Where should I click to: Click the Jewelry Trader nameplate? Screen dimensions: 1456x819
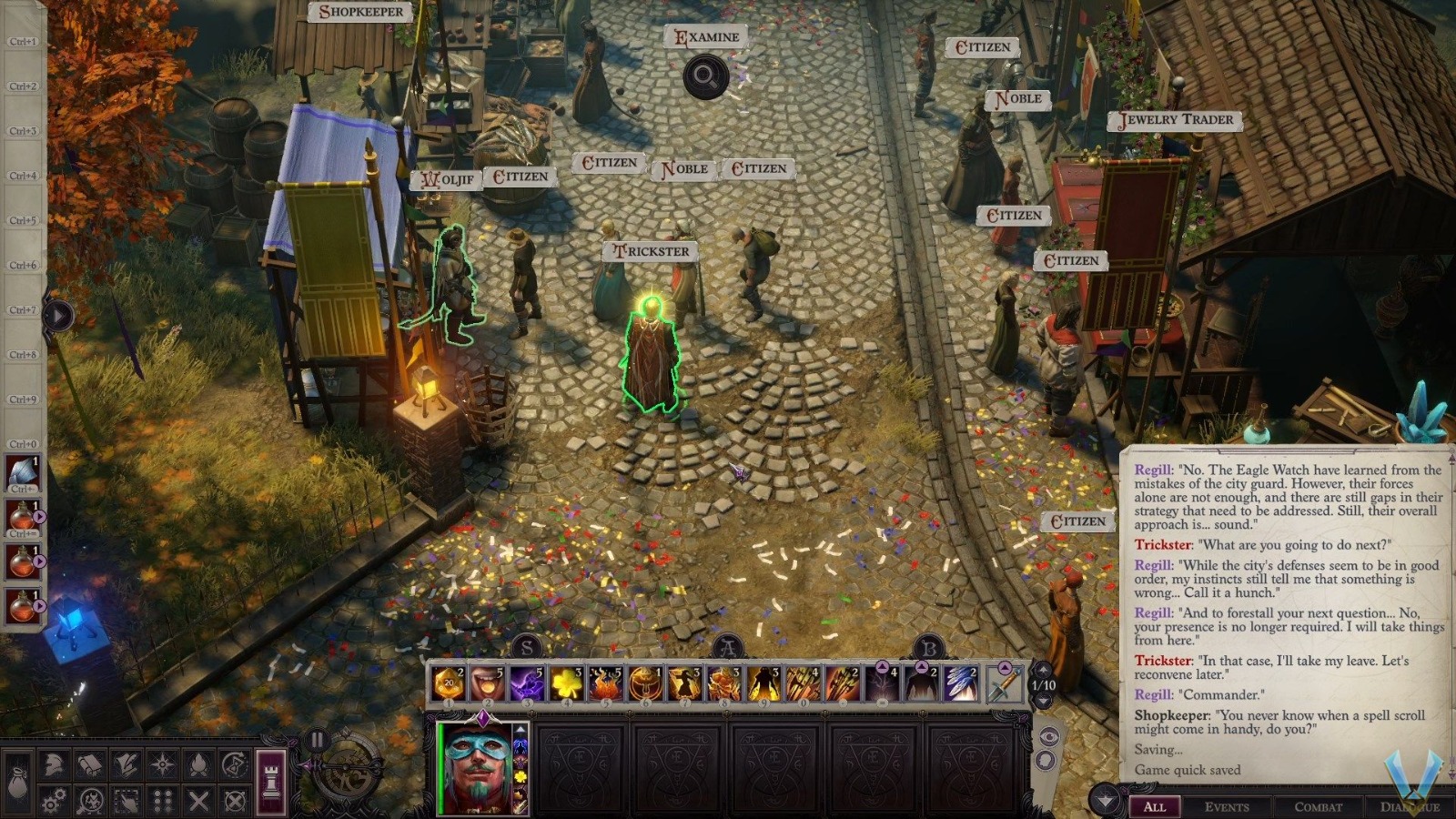pos(1174,119)
